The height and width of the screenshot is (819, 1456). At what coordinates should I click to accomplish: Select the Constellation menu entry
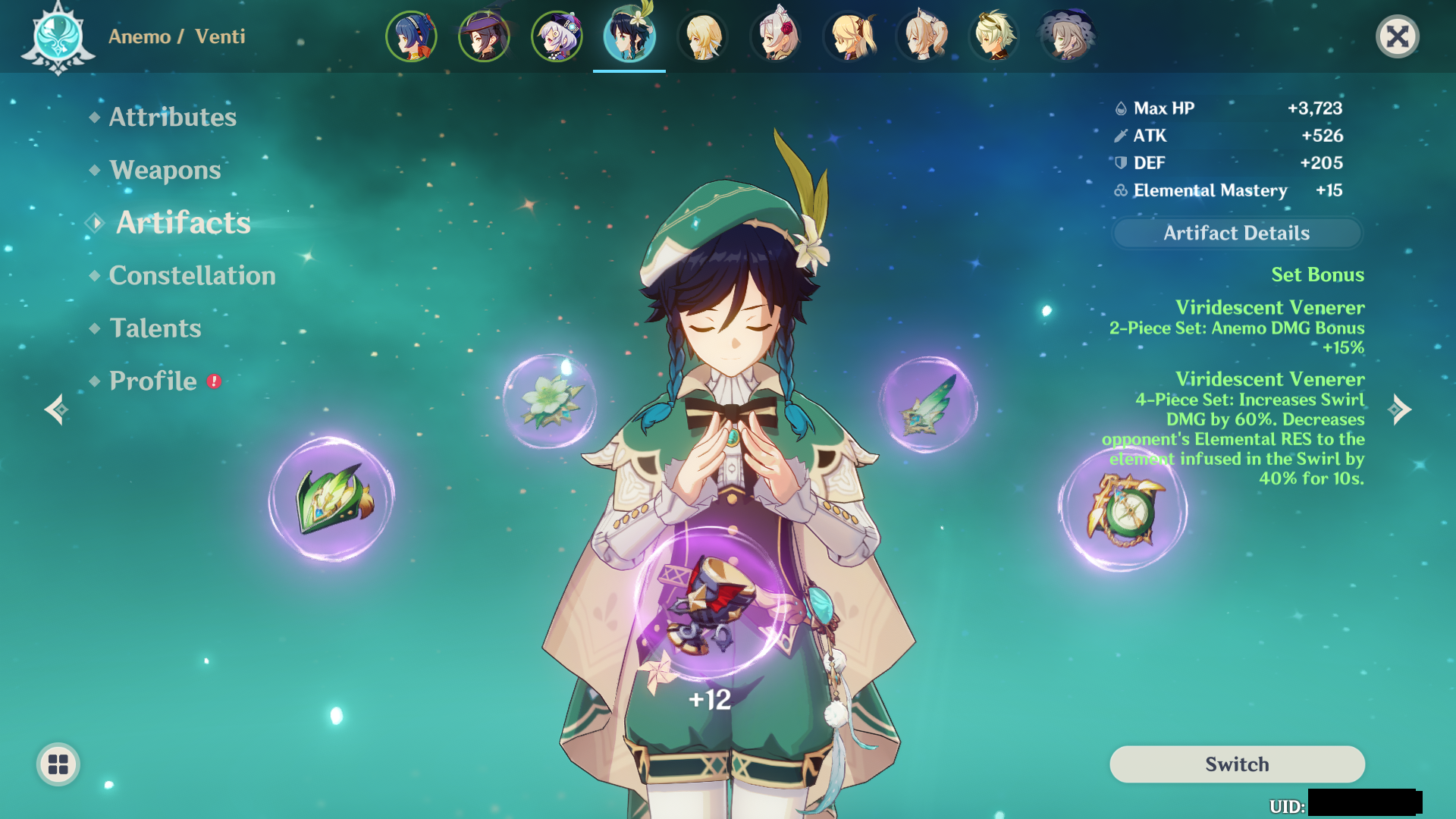192,275
